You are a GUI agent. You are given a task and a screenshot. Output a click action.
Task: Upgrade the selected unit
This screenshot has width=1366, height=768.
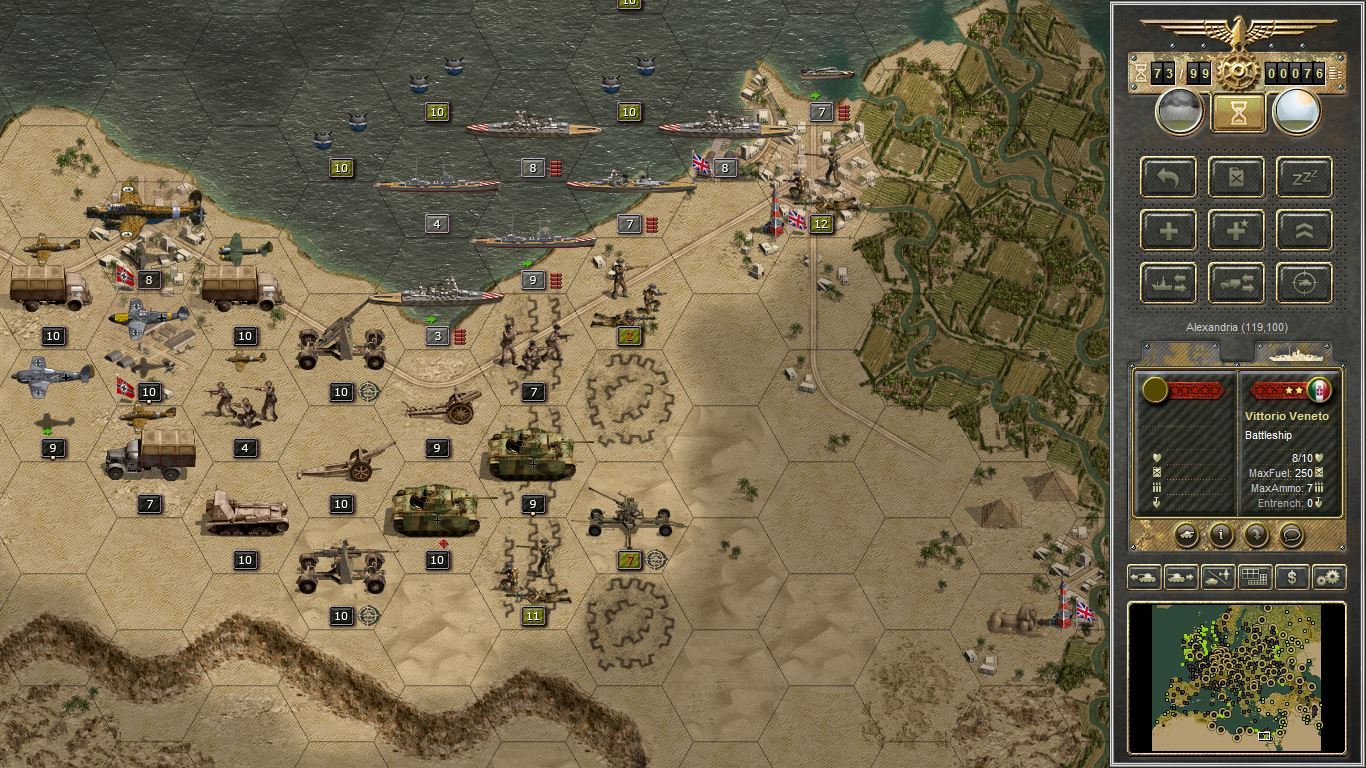click(x=1303, y=230)
